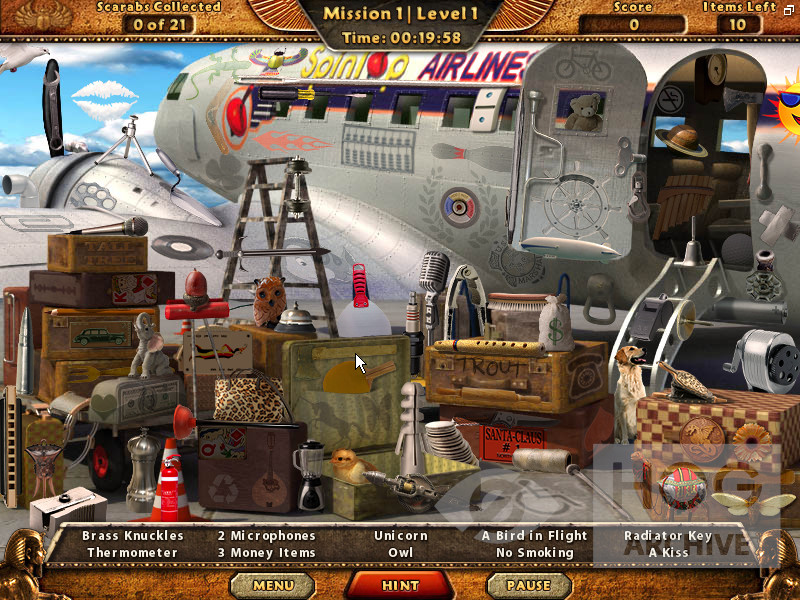Viewport: 800px width, 600px height.
Task: Open the Menu button
Action: click(273, 585)
